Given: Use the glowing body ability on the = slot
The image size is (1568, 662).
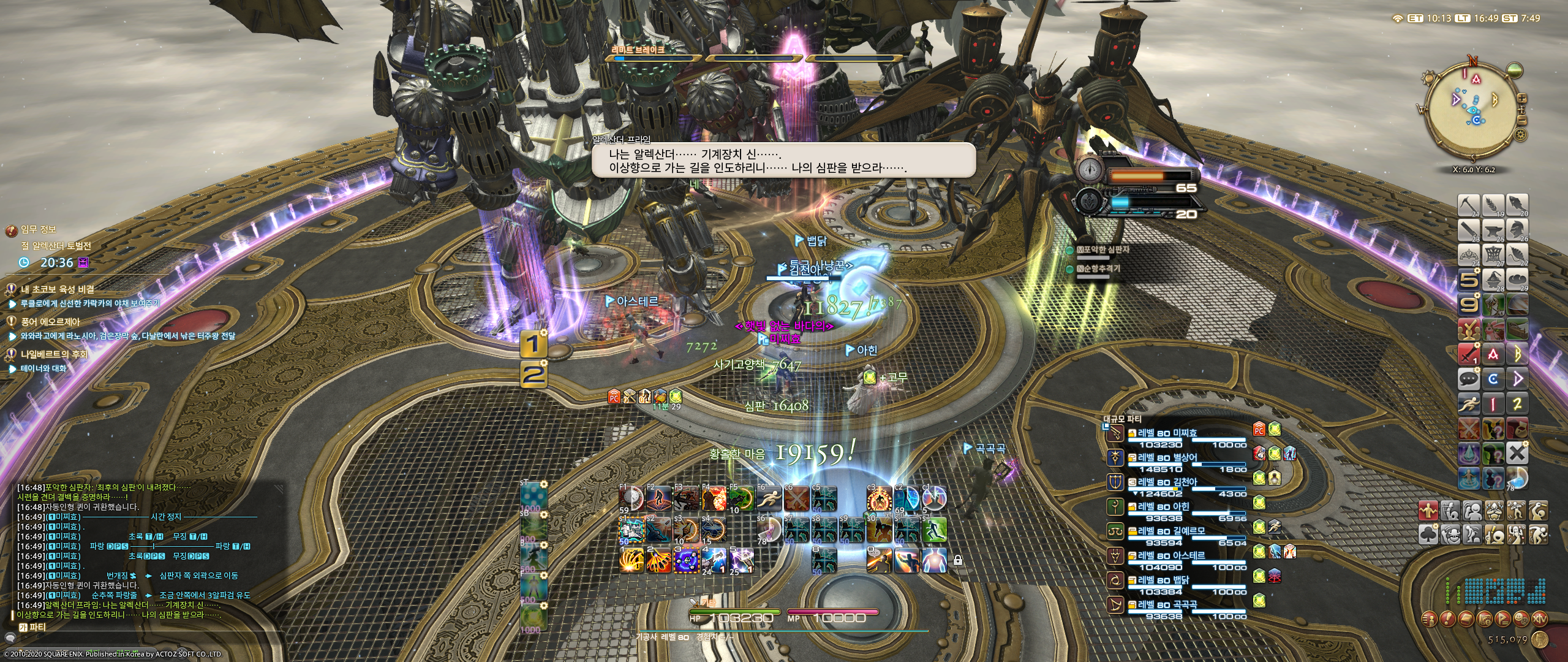Looking at the screenshot, I should (x=933, y=560).
